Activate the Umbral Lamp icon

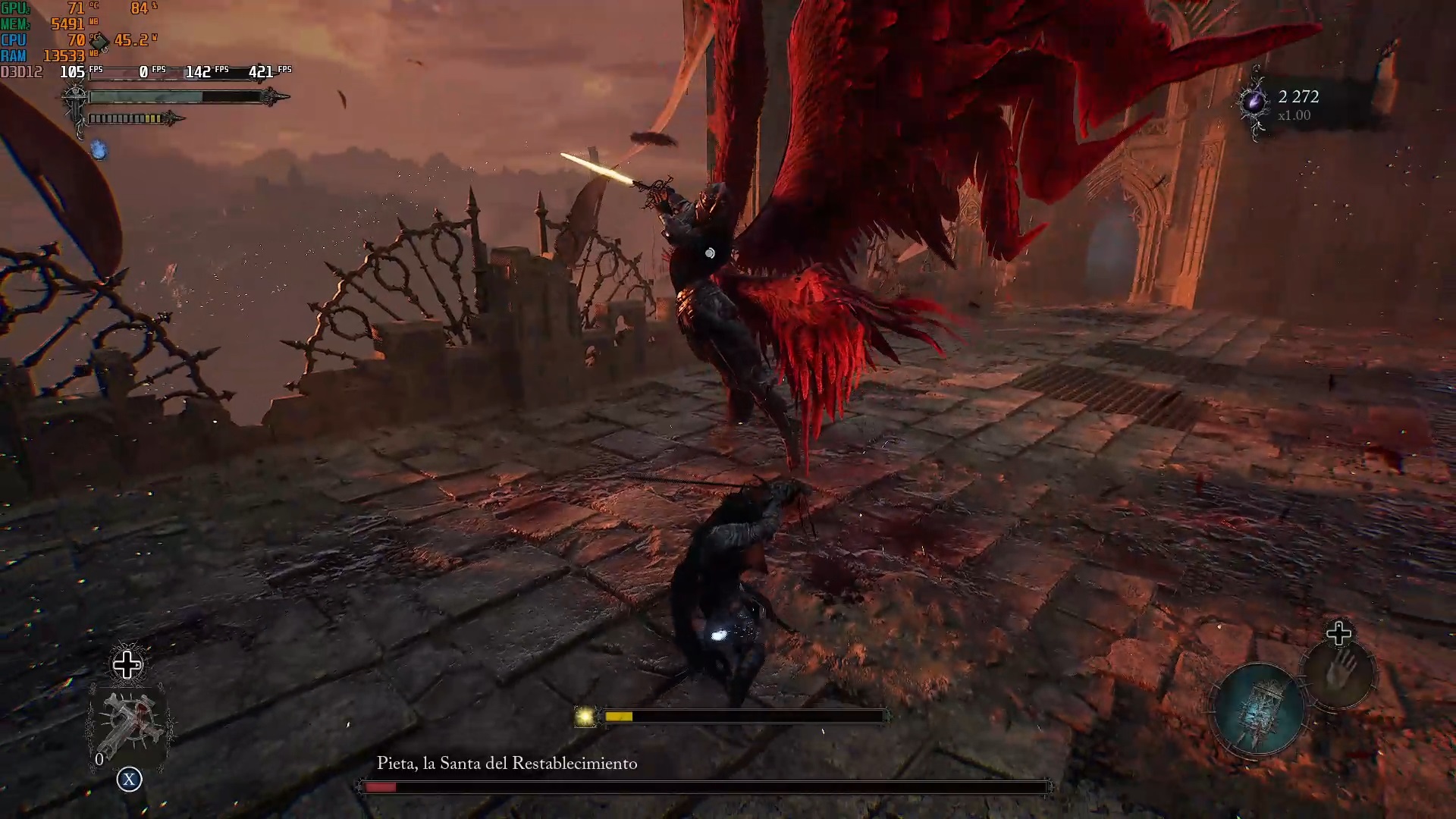[x=1259, y=709]
